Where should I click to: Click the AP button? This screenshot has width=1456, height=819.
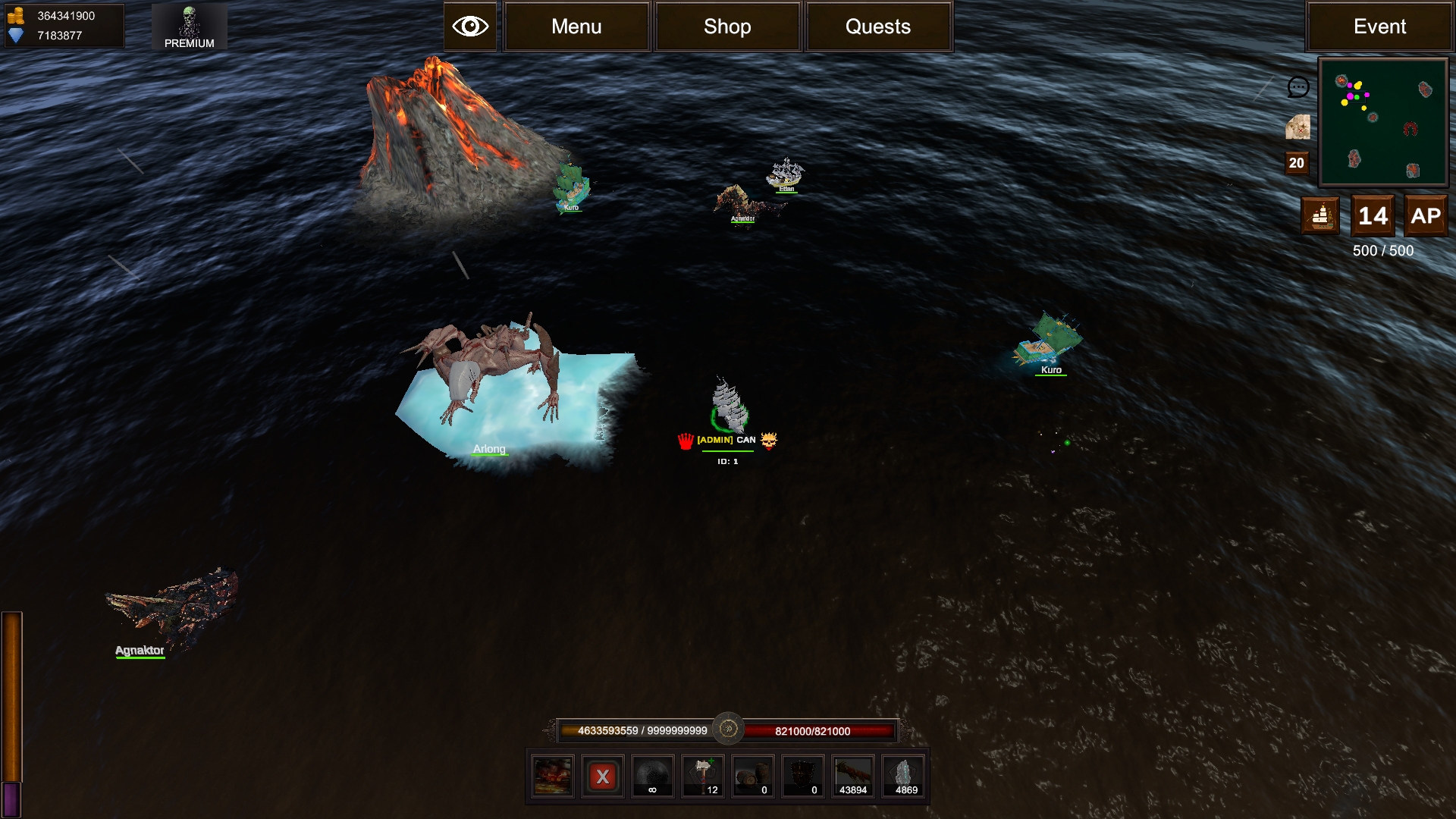1425,216
